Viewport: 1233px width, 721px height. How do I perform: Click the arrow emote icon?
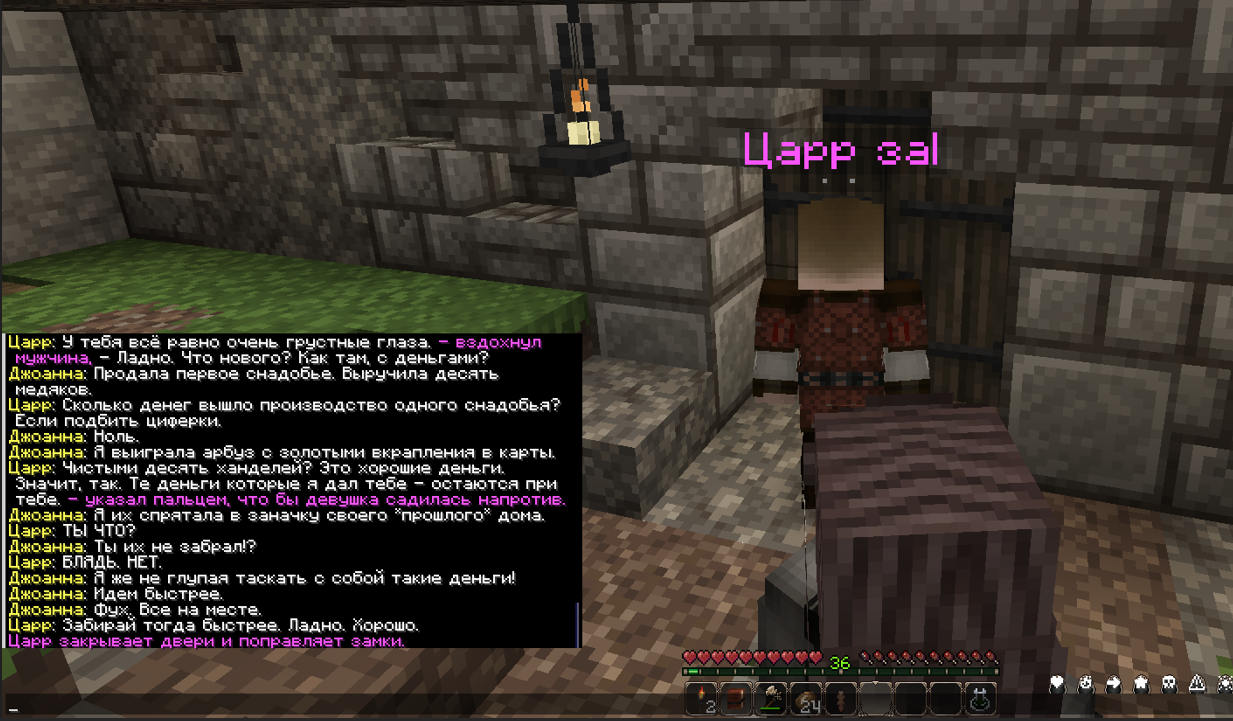1113,684
